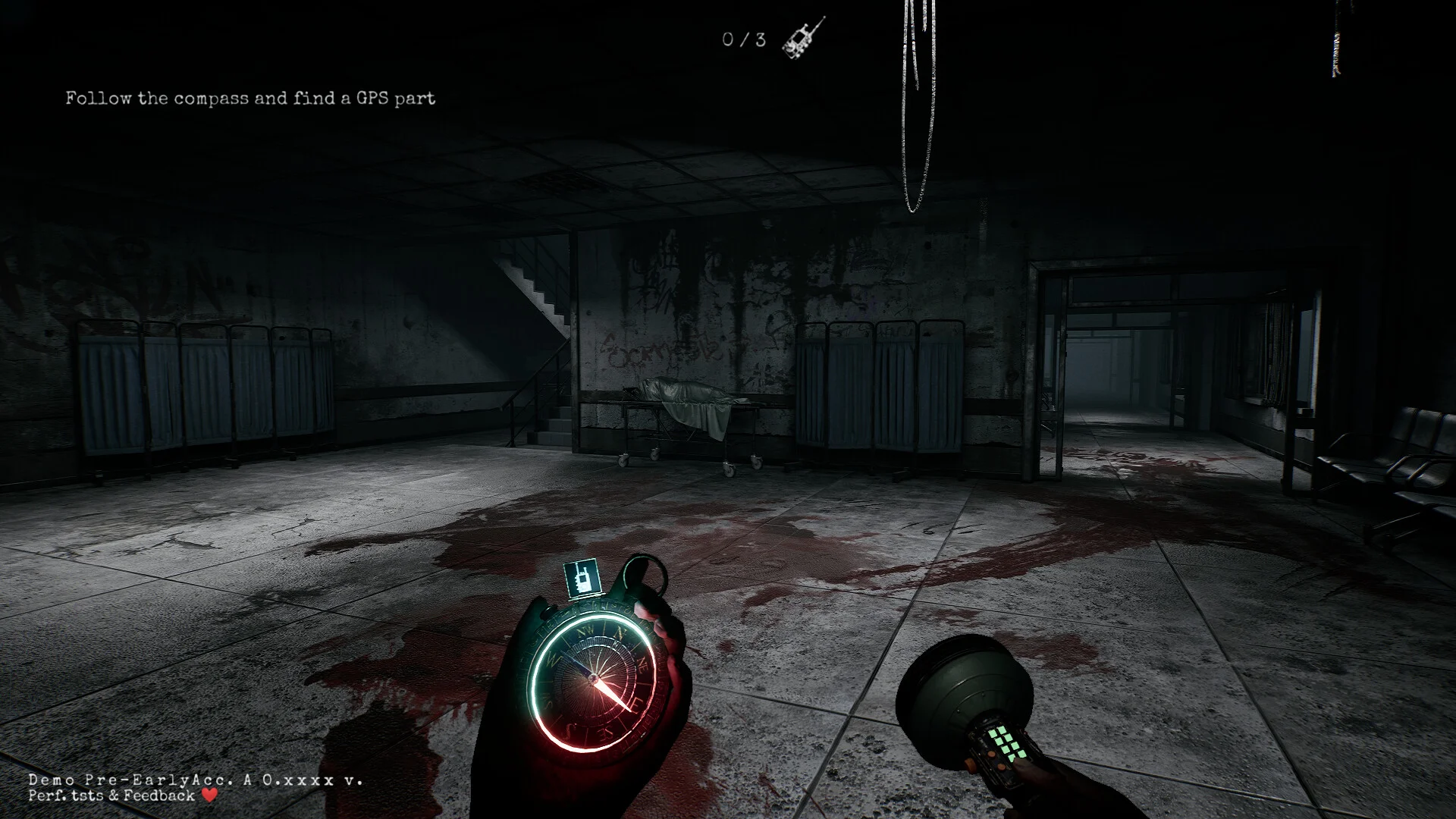Select the 'Follow the compass' objective text

tap(250, 99)
